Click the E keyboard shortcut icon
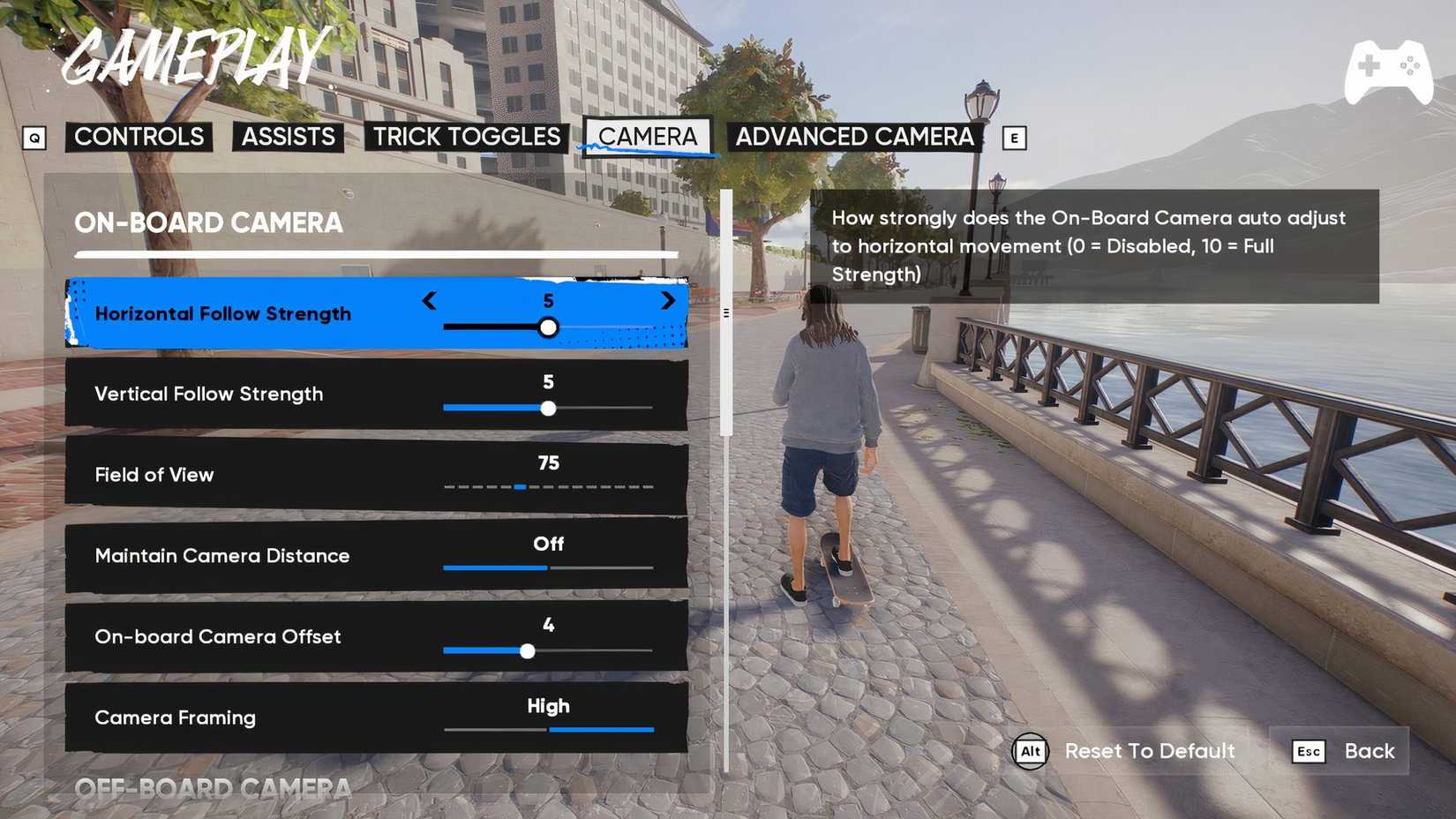1456x819 pixels. 1015,138
